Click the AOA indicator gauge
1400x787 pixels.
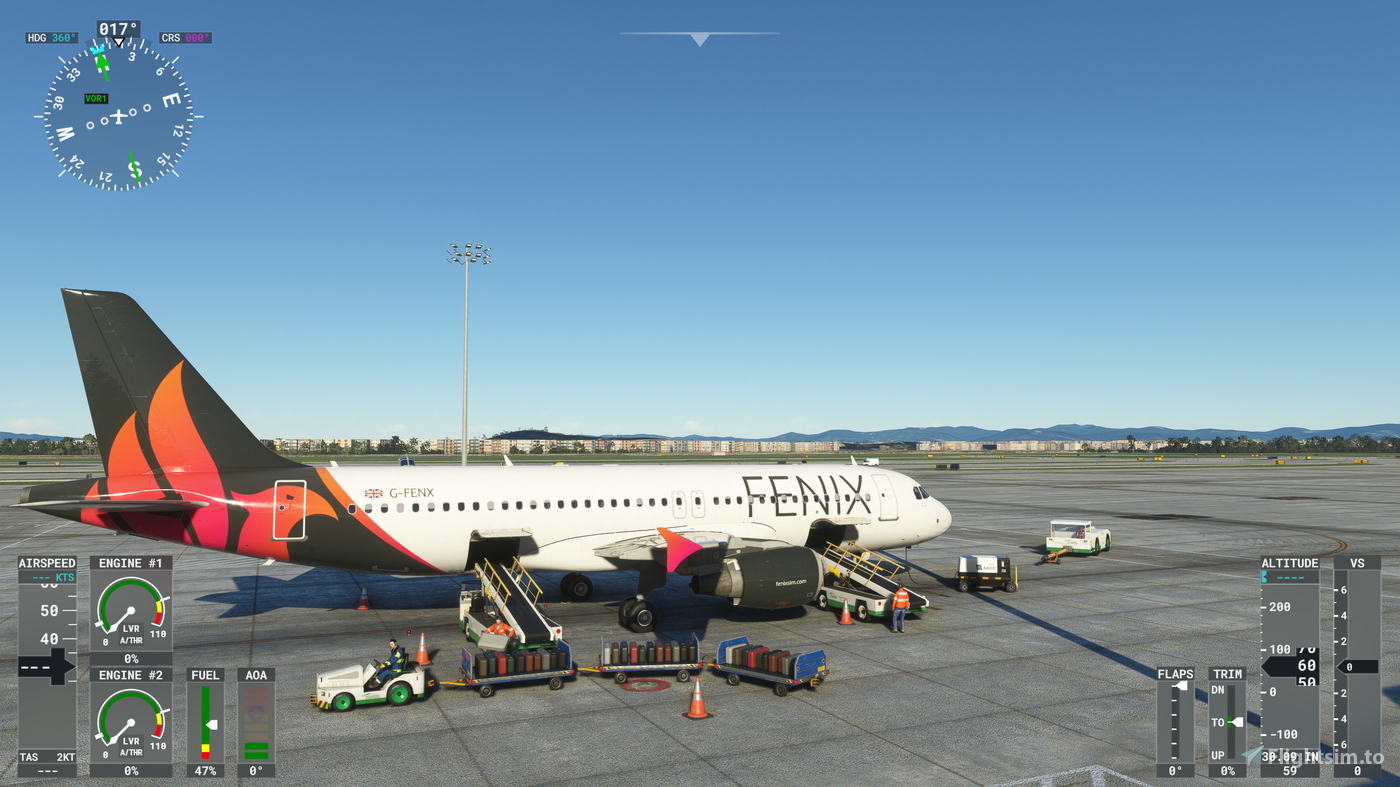pyautogui.click(x=256, y=720)
